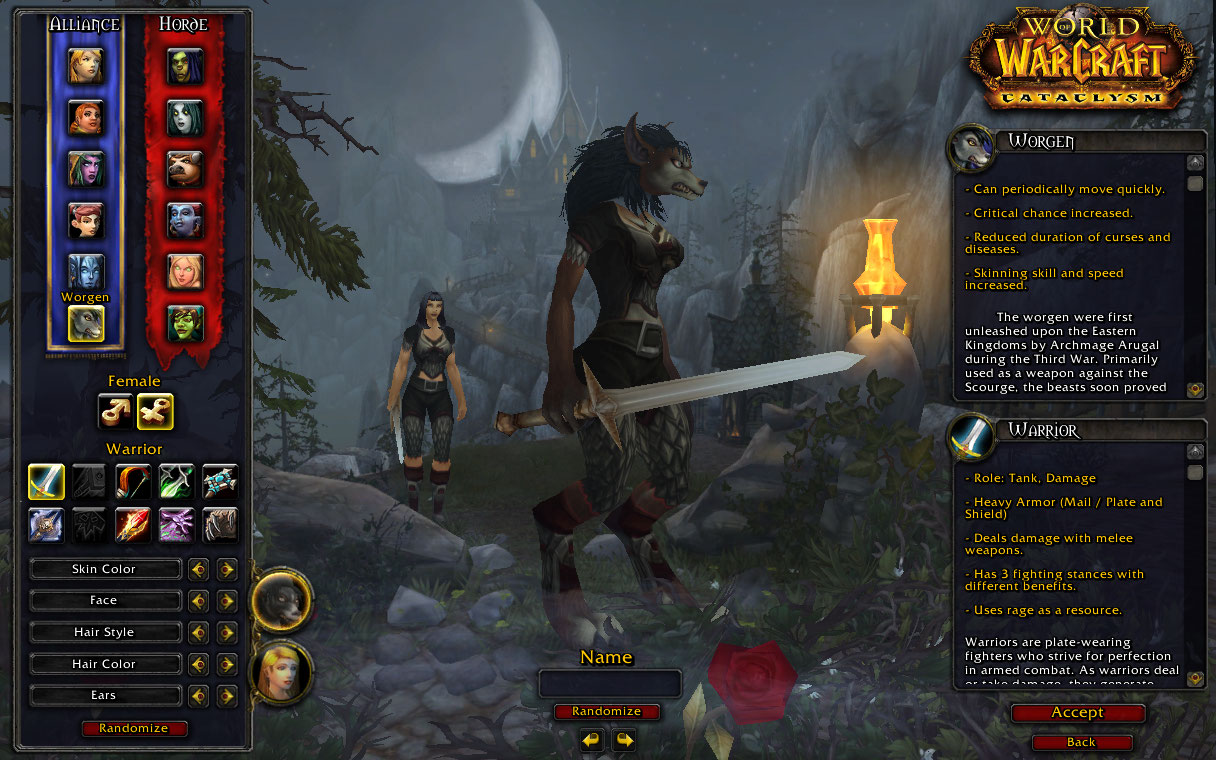Screen dimensions: 1216x760
Task: Randomize the character's appearance
Action: click(134, 729)
